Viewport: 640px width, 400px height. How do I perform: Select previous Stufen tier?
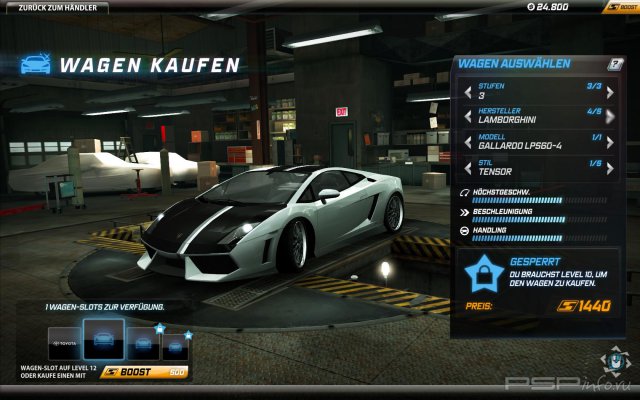(x=467, y=92)
